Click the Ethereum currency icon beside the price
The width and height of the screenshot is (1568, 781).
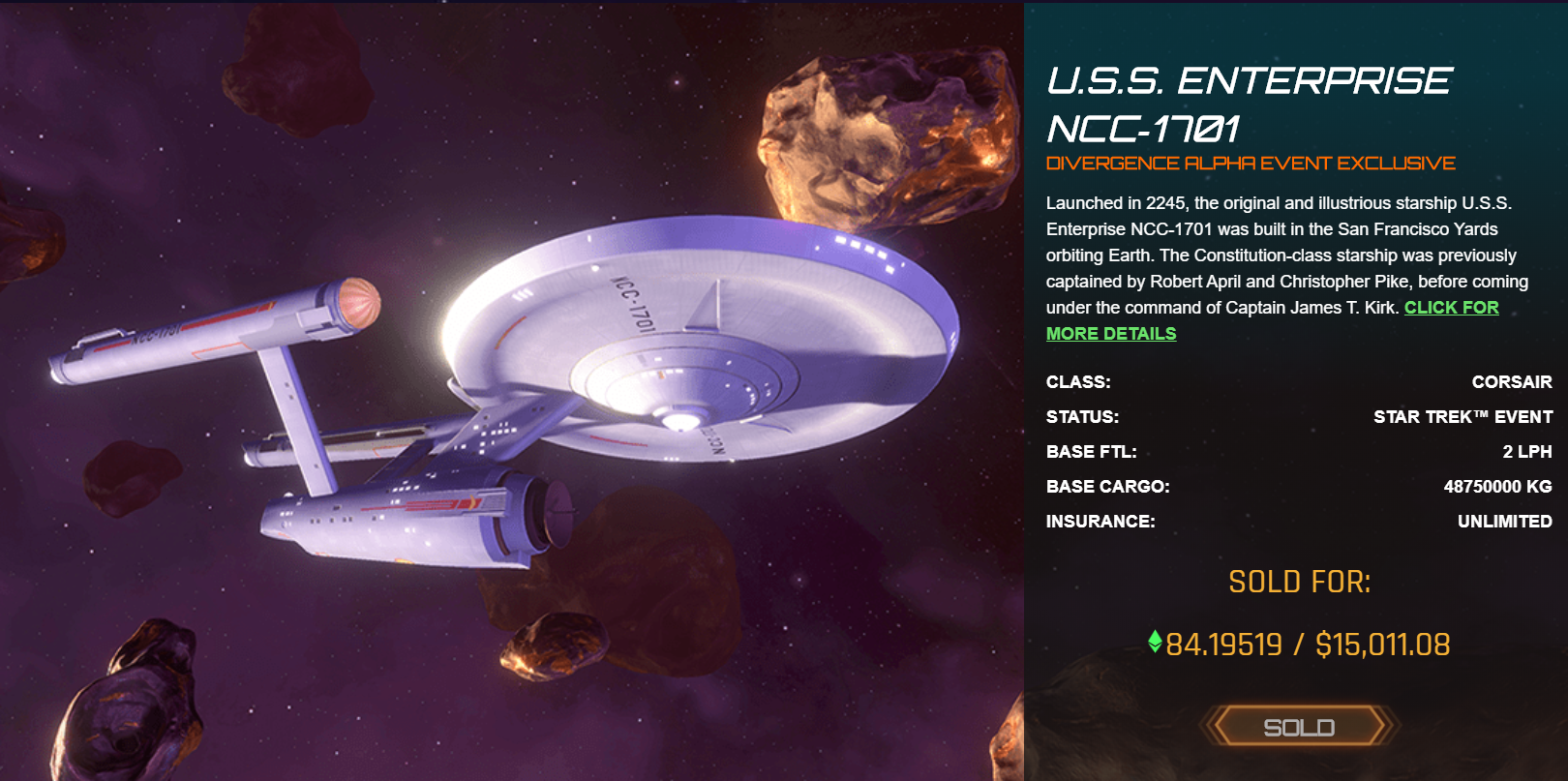[1156, 641]
